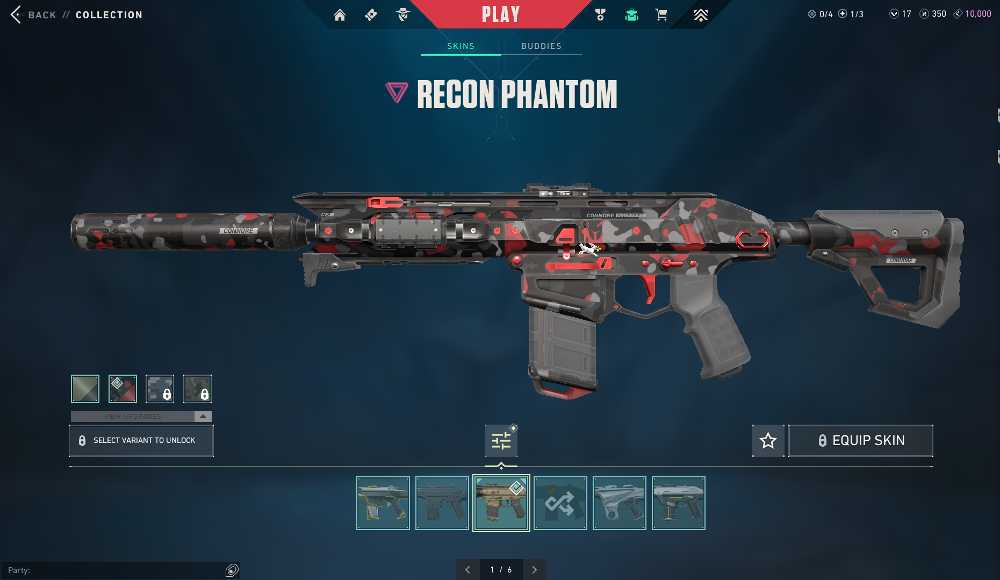Screen dimensions: 1000x580
Task: Expand the variant dropdown arrow
Action: coord(203,416)
